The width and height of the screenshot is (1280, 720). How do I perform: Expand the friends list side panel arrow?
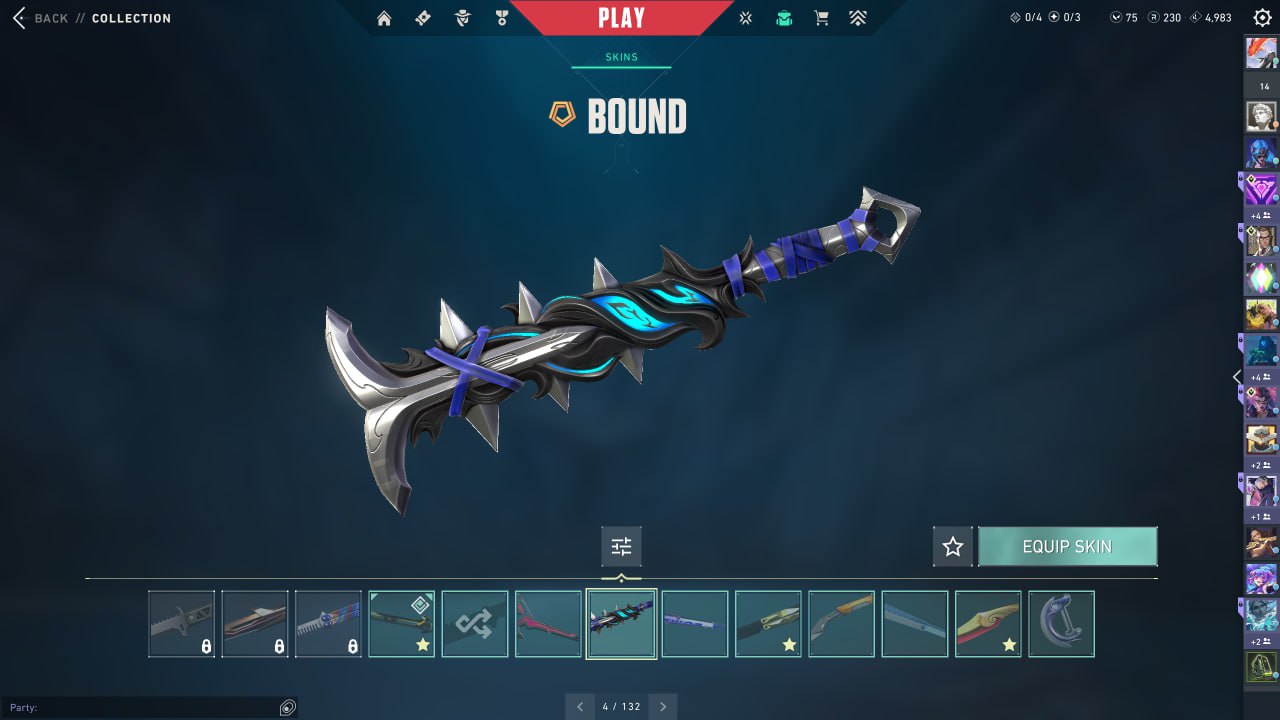pyautogui.click(x=1237, y=377)
